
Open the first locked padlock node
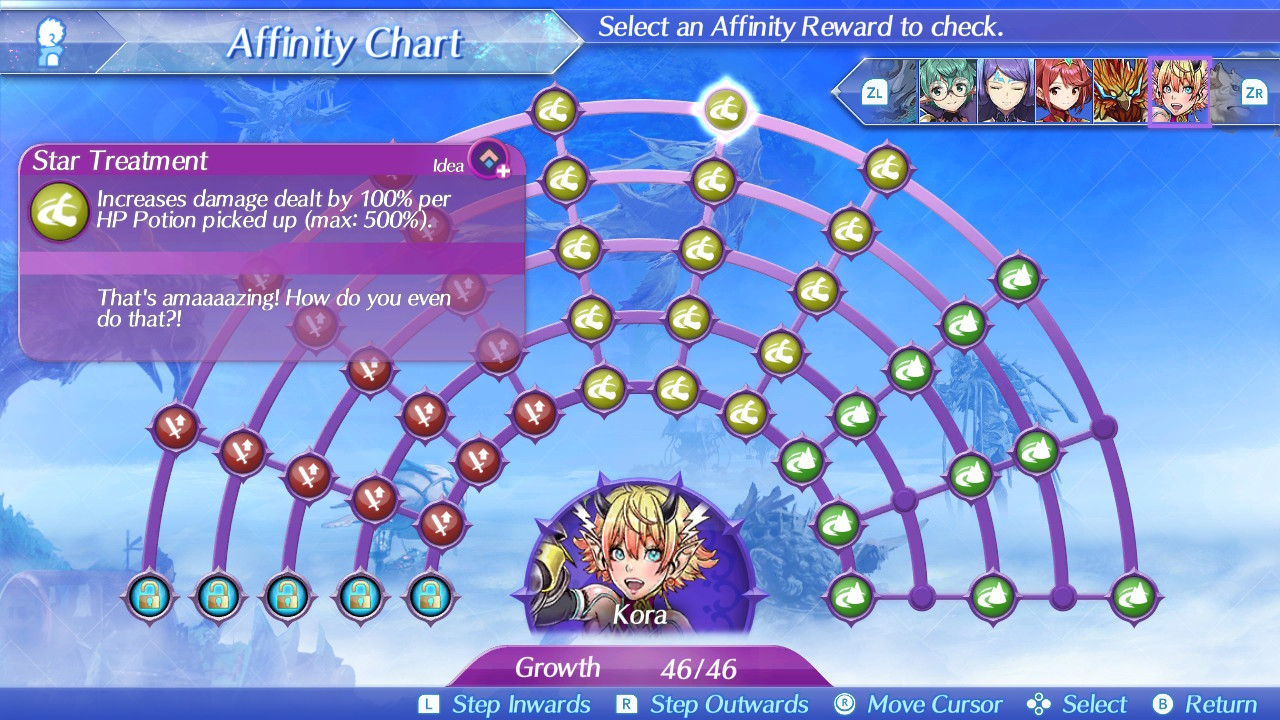coord(150,597)
